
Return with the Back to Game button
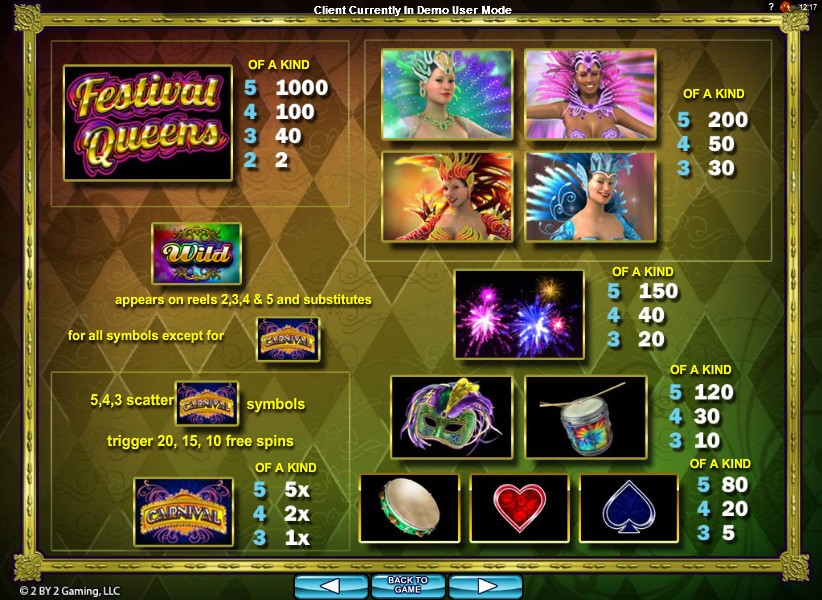(408, 586)
